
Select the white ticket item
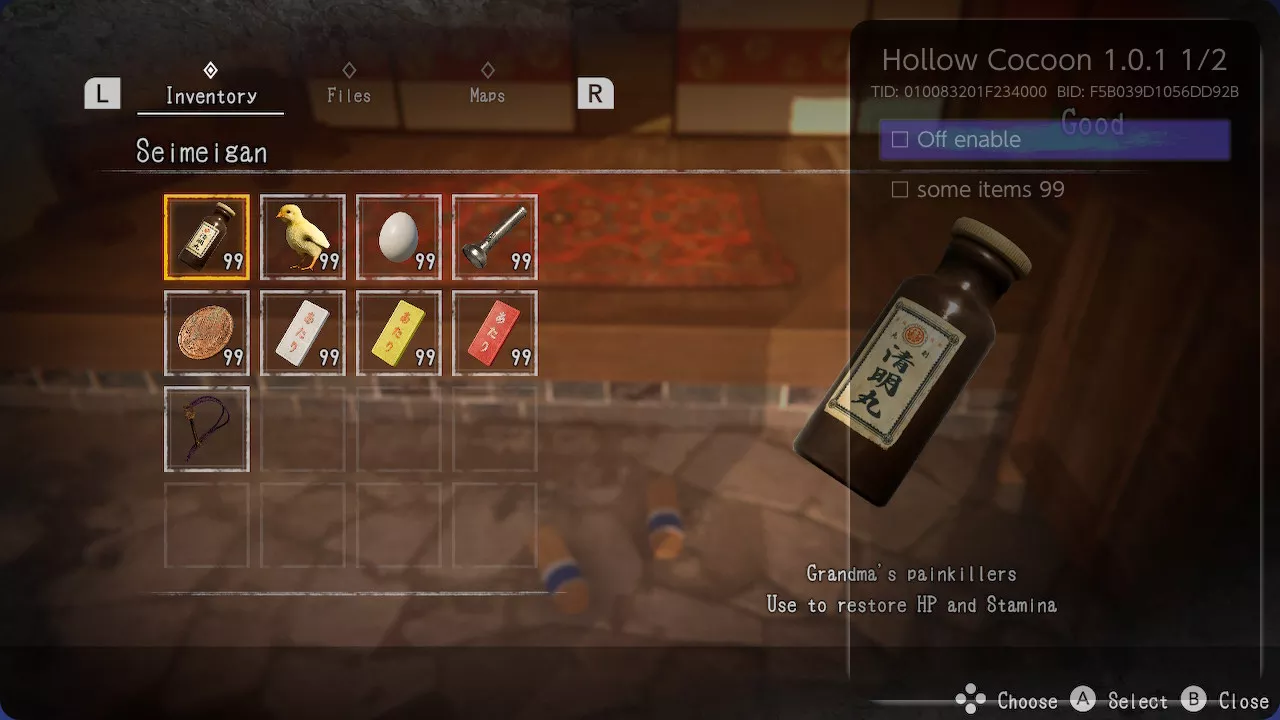303,333
